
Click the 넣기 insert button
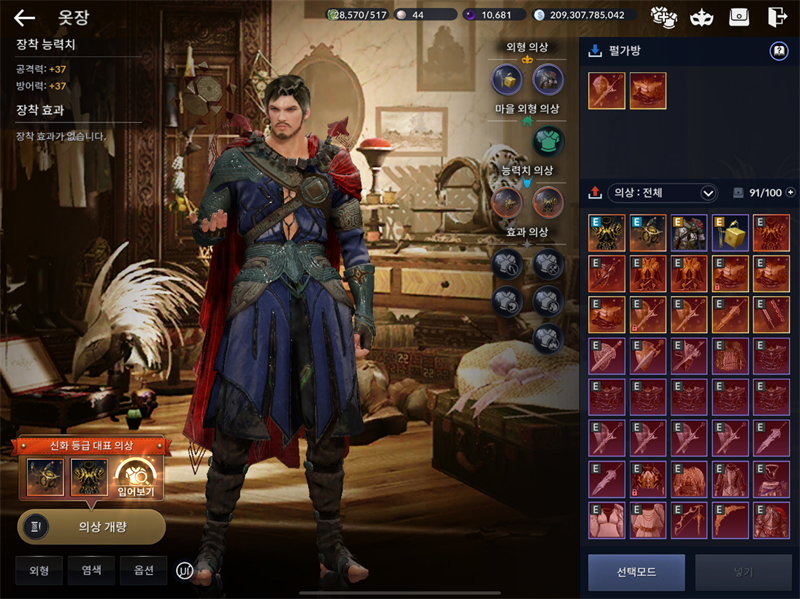pos(743,572)
